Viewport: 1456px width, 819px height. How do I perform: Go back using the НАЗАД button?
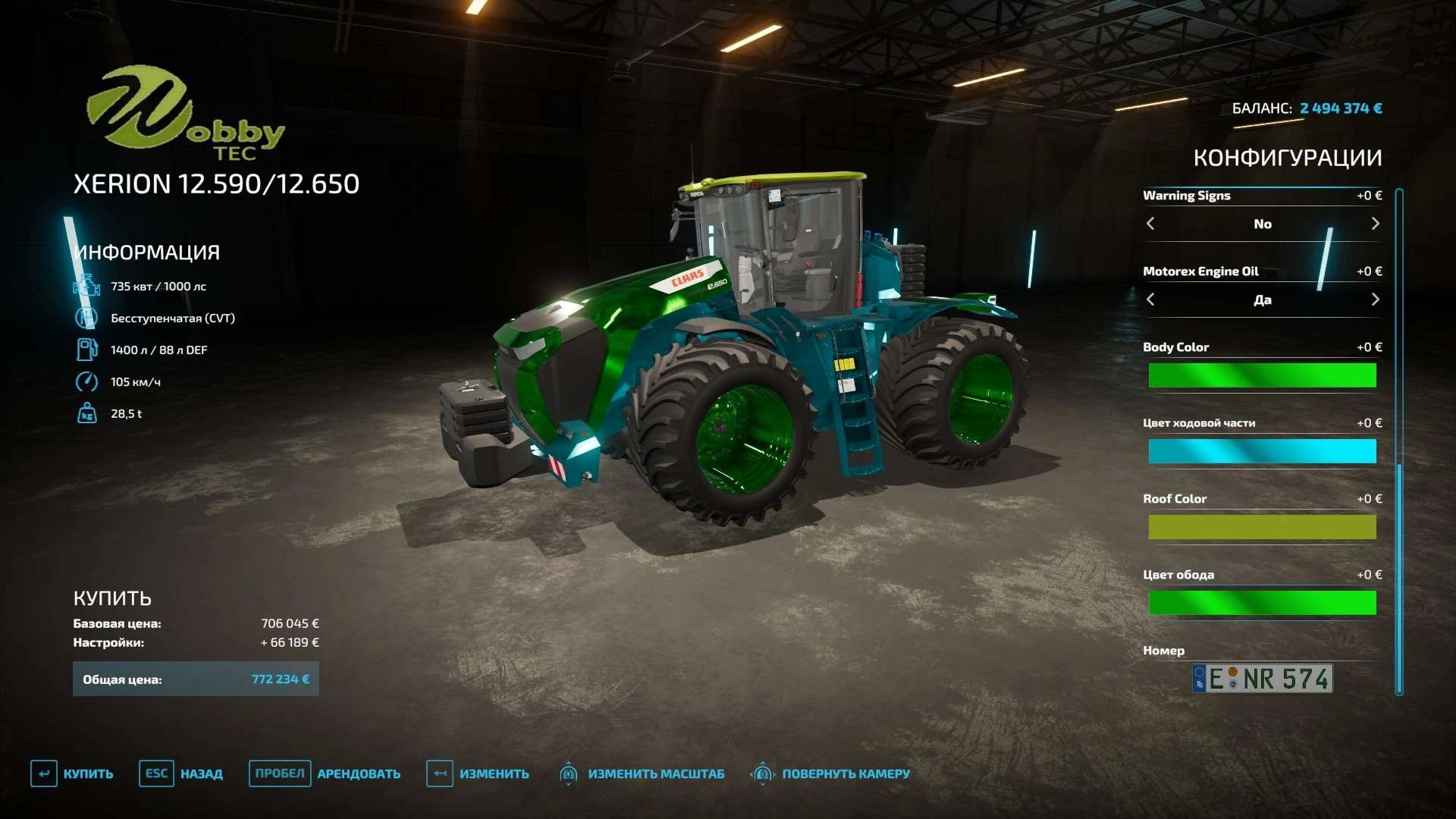[182, 773]
